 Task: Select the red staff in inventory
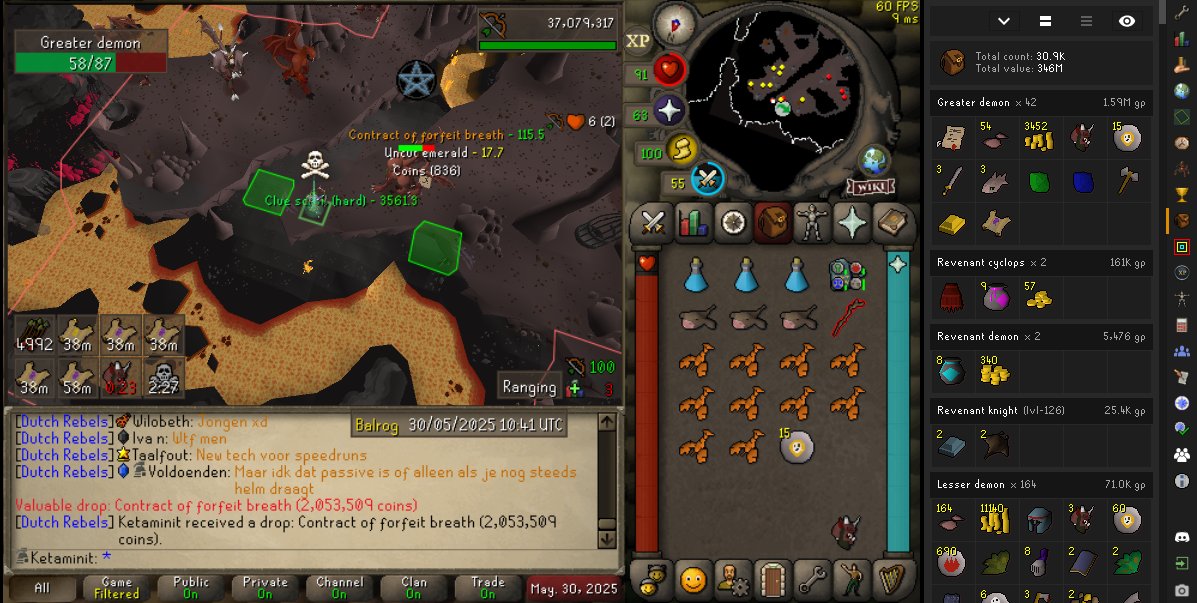847,317
